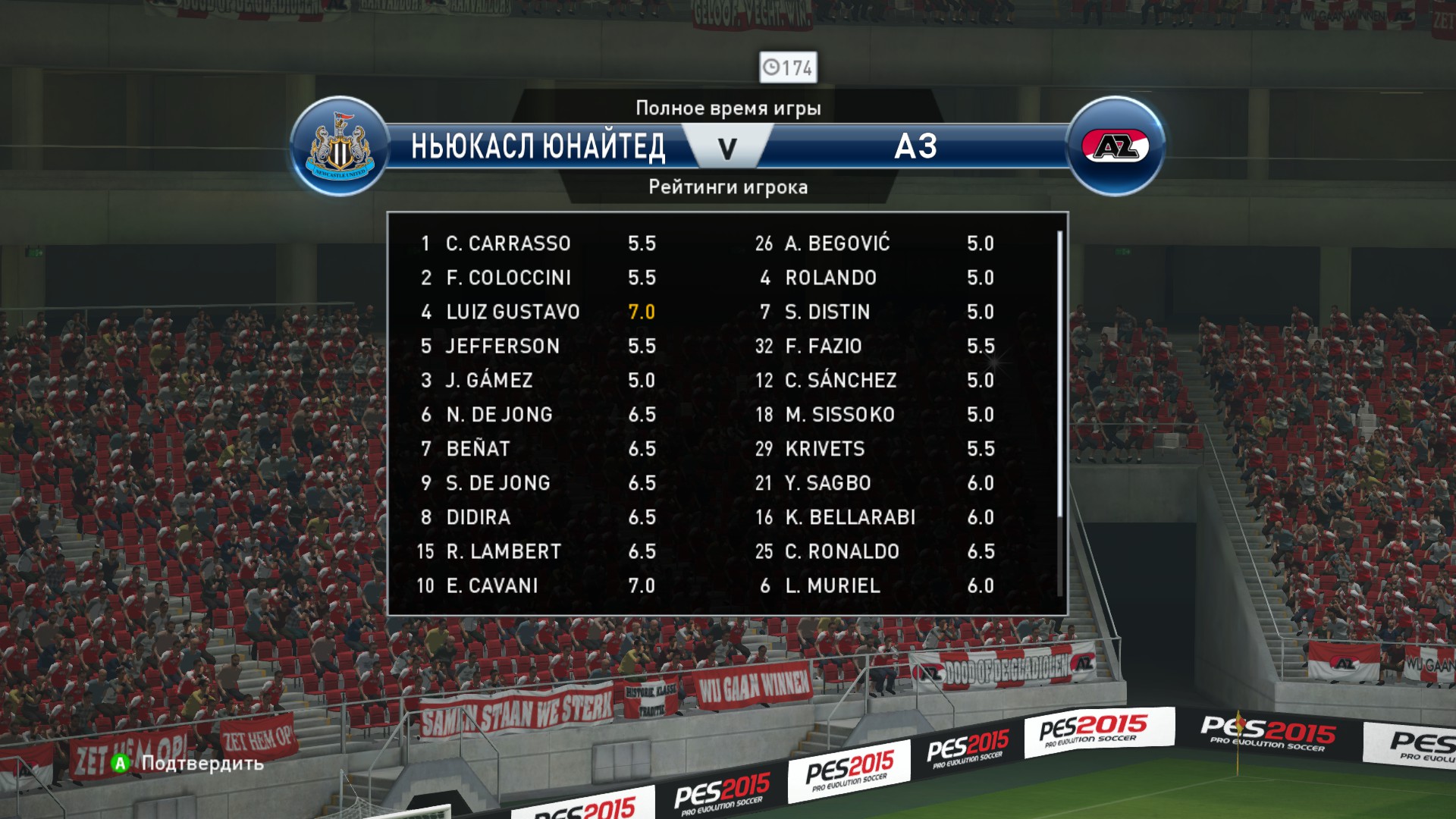Select Beñat's rating entry

pyautogui.click(x=538, y=449)
